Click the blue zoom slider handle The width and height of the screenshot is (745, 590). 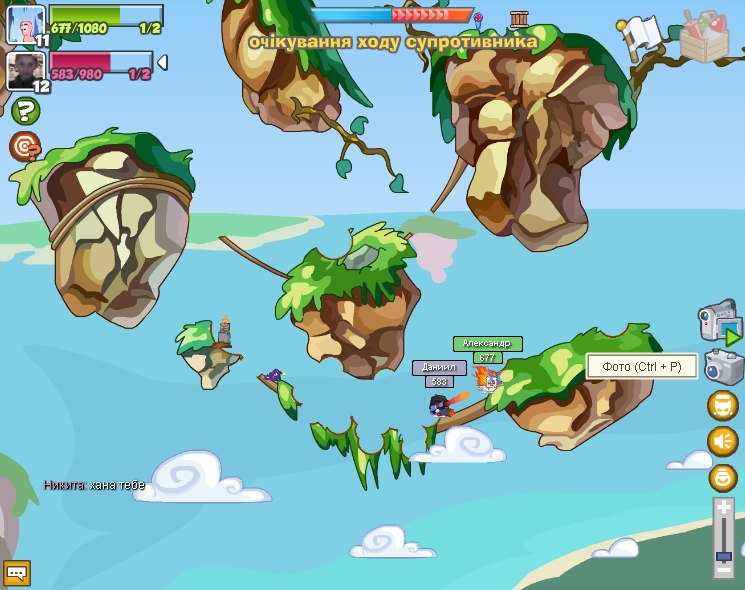tap(723, 556)
